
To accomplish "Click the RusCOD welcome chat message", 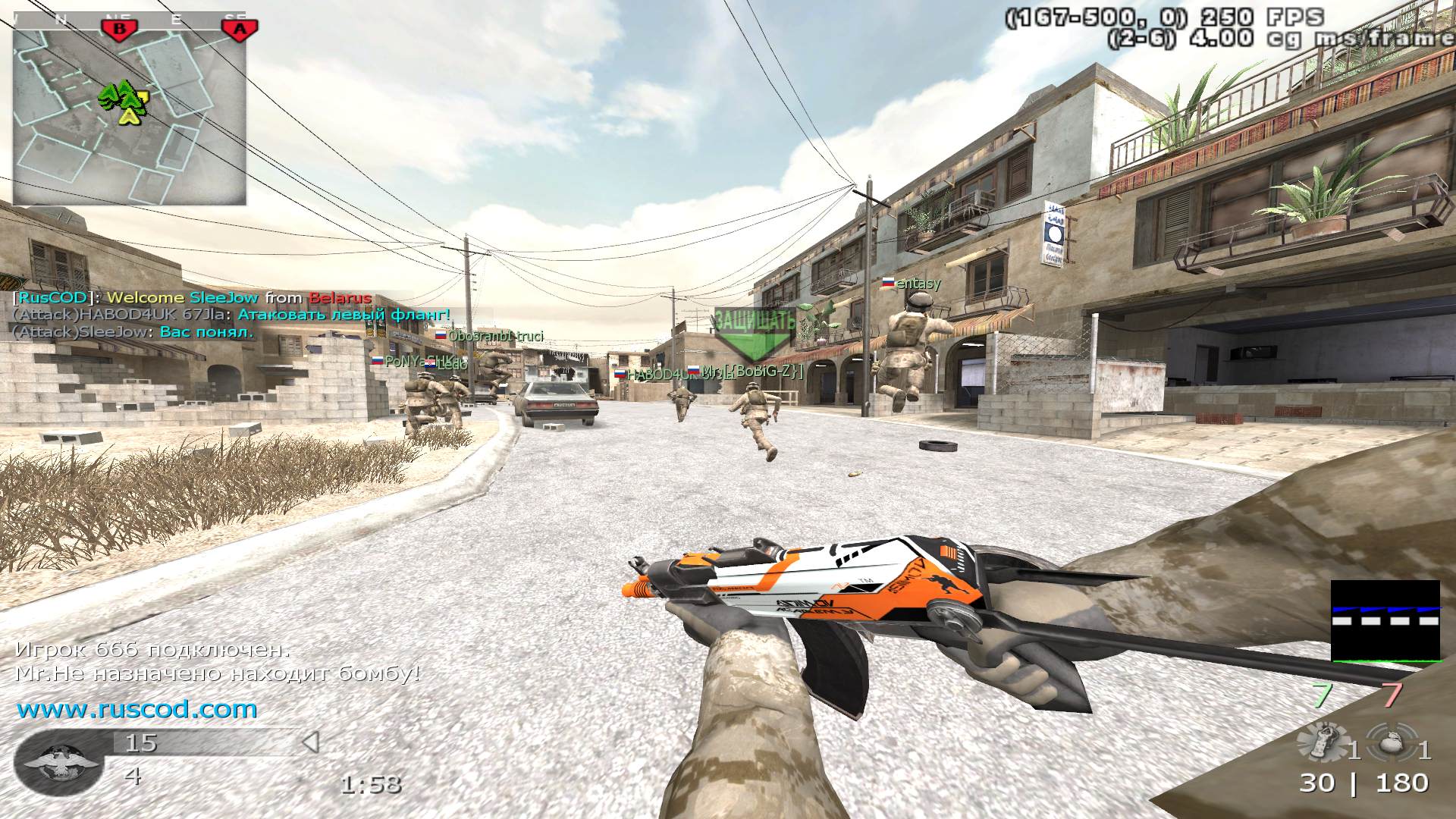I will coord(193,298).
